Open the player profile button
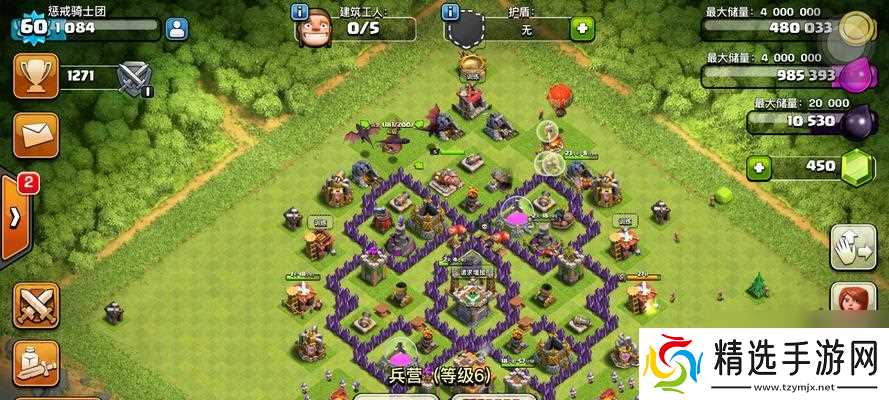 tap(178, 30)
